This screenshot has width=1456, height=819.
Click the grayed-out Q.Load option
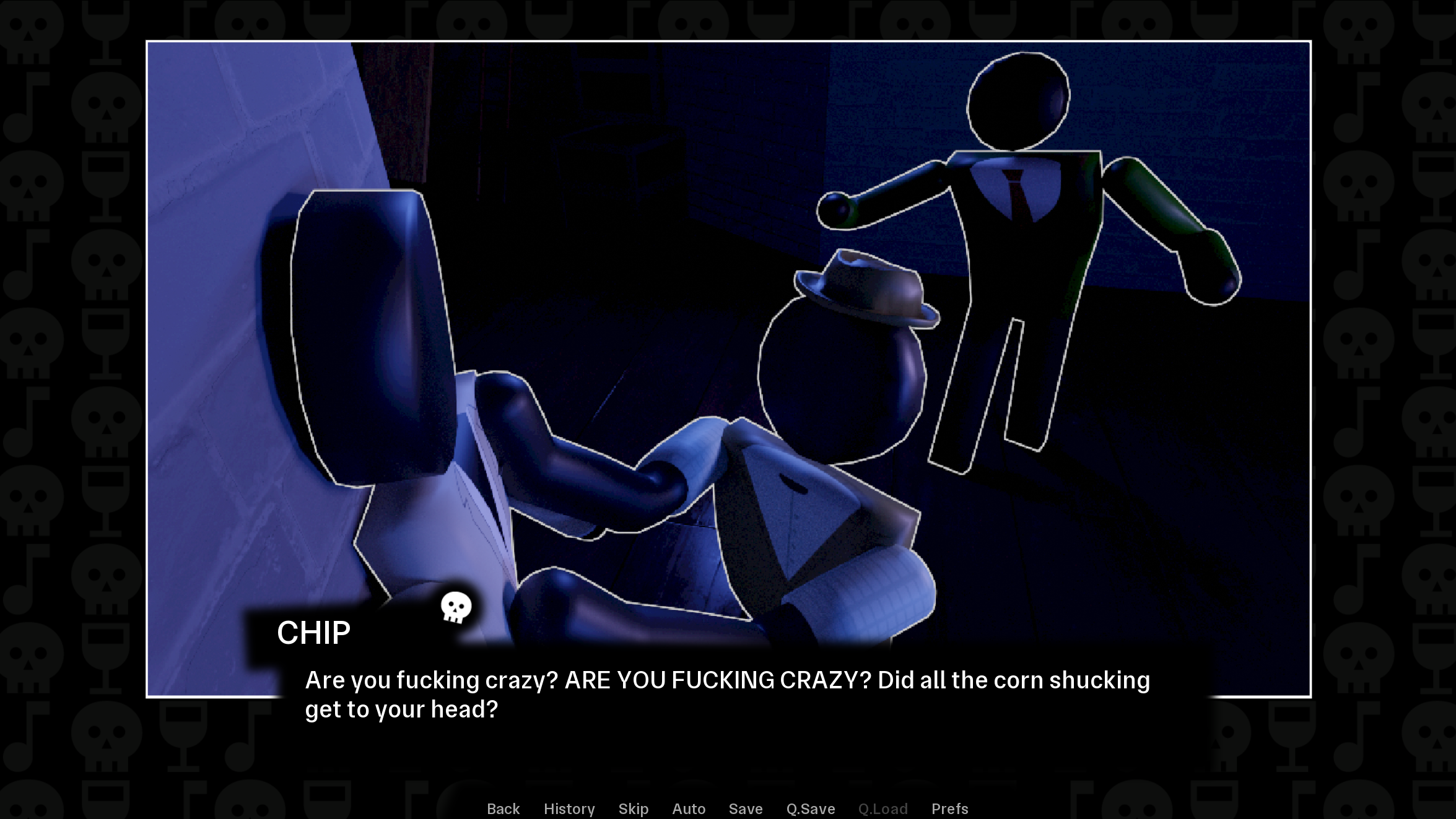coord(883,808)
